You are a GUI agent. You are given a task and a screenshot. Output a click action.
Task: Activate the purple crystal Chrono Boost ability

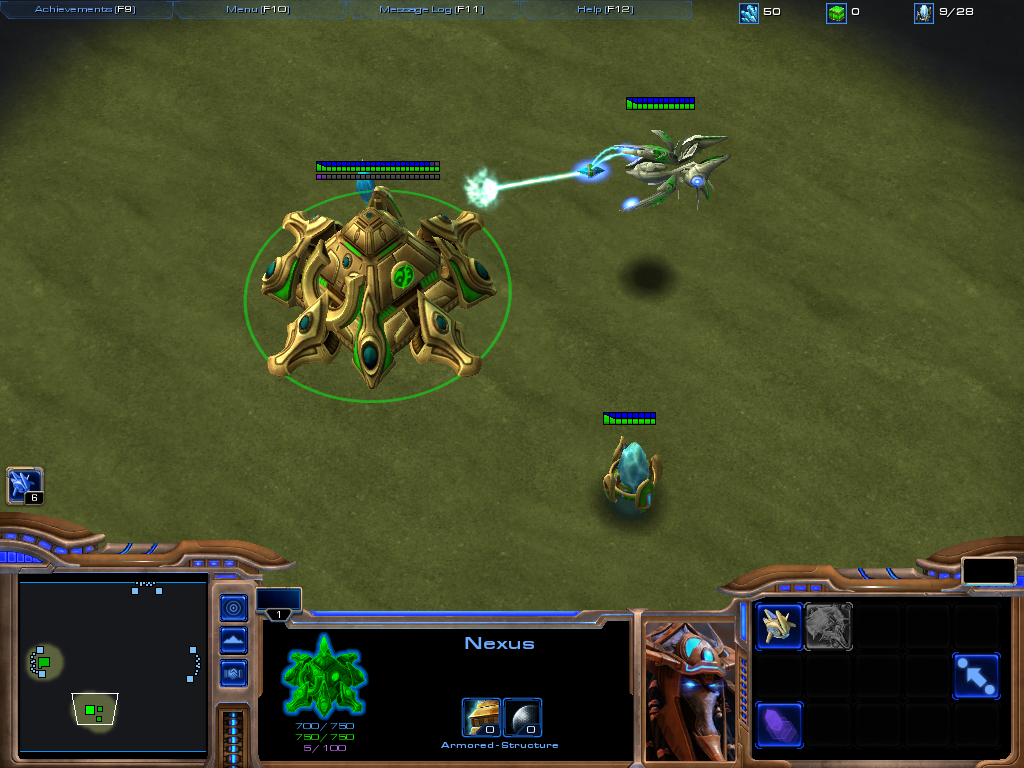tap(779, 725)
